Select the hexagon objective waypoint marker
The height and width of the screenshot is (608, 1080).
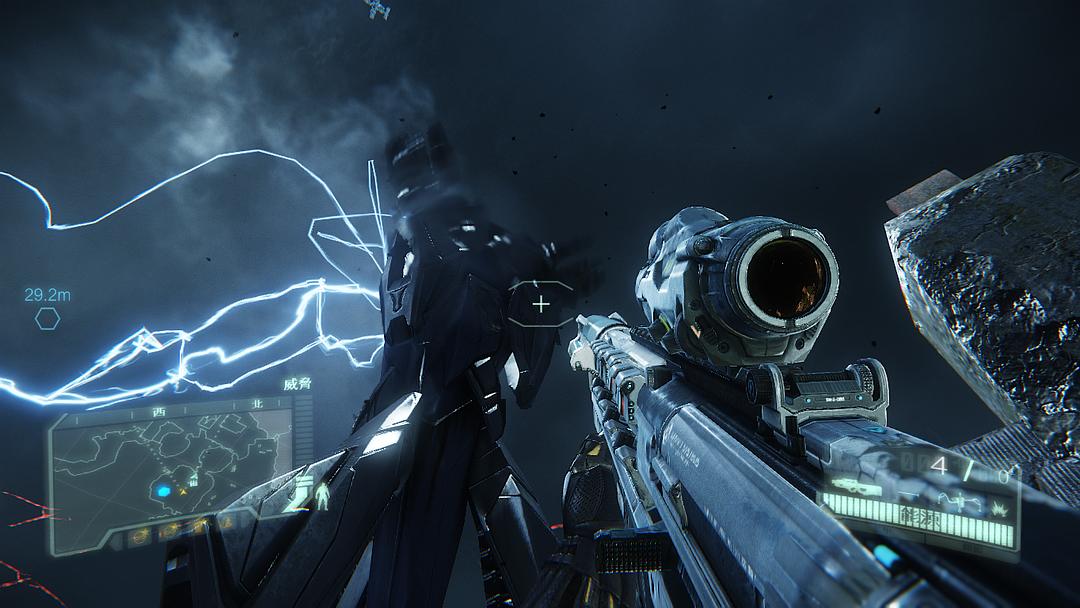tap(47, 319)
